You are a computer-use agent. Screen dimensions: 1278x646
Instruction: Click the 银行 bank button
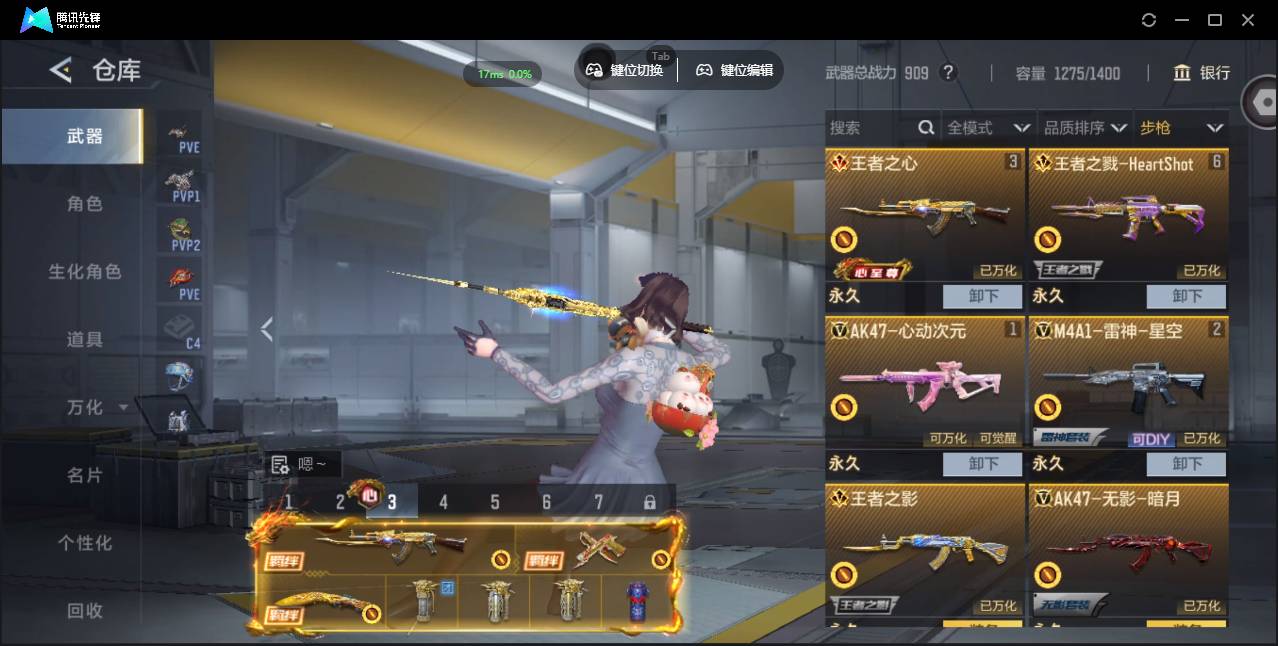(x=1202, y=73)
